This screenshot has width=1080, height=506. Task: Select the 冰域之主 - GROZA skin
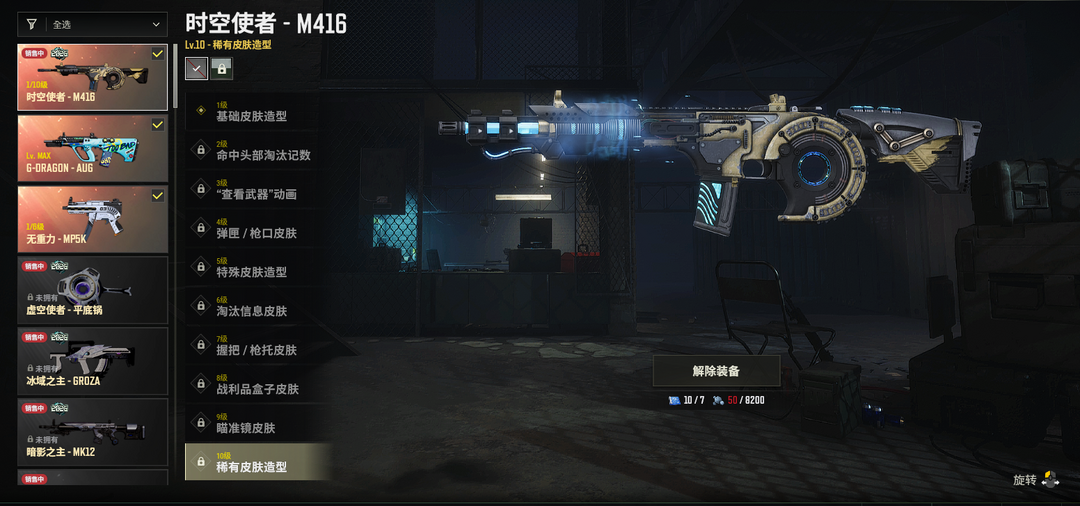[92, 361]
